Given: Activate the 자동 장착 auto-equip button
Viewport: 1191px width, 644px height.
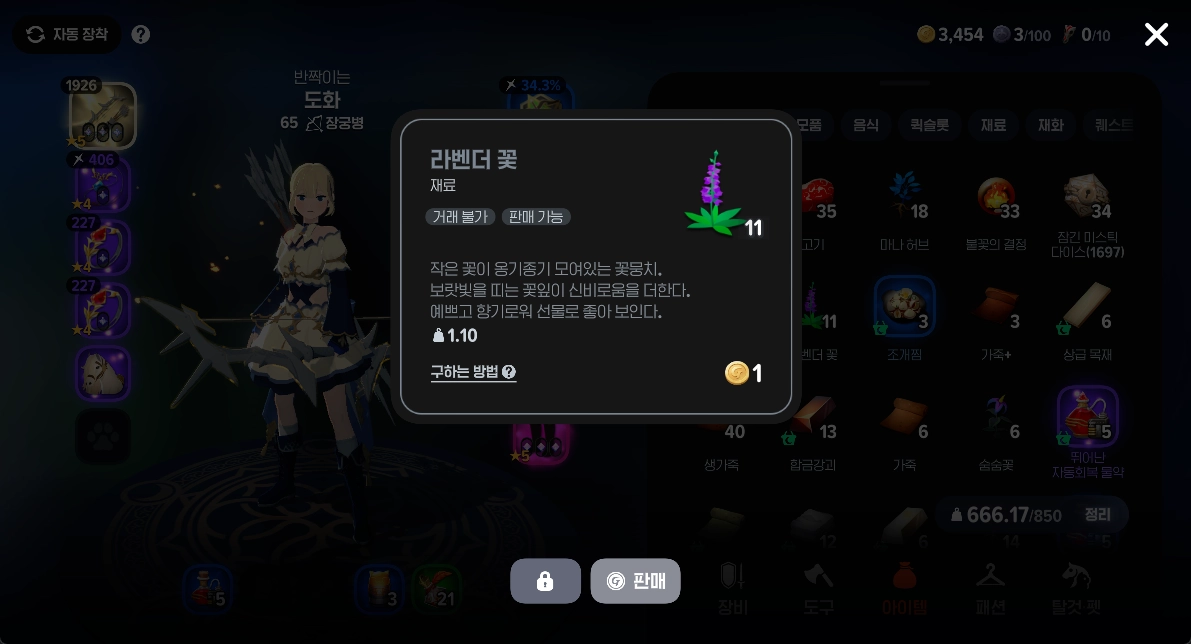Looking at the screenshot, I should pyautogui.click(x=67, y=35).
